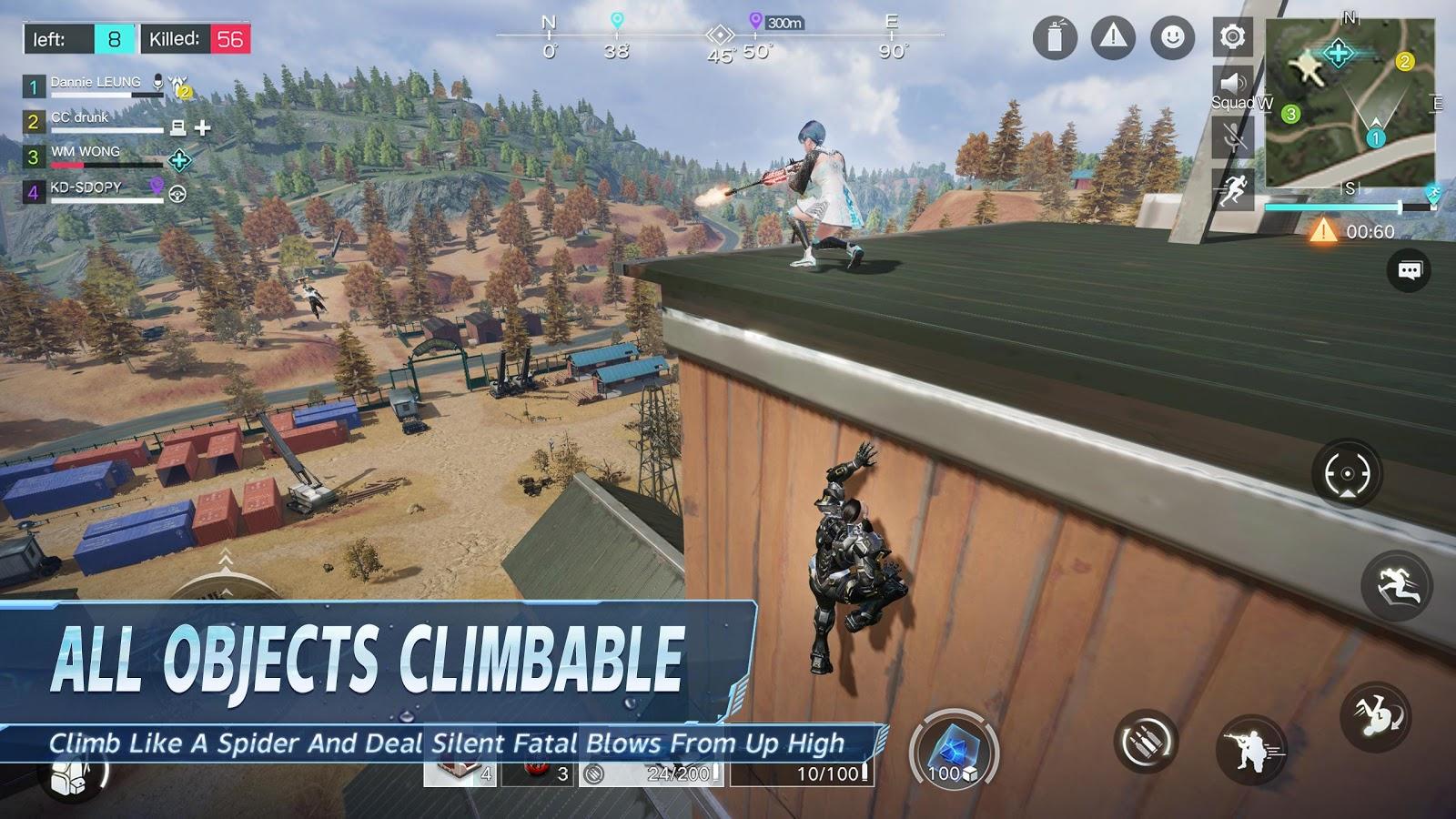
Task: Select the 24/200 ammo weapon slot
Action: point(653,773)
